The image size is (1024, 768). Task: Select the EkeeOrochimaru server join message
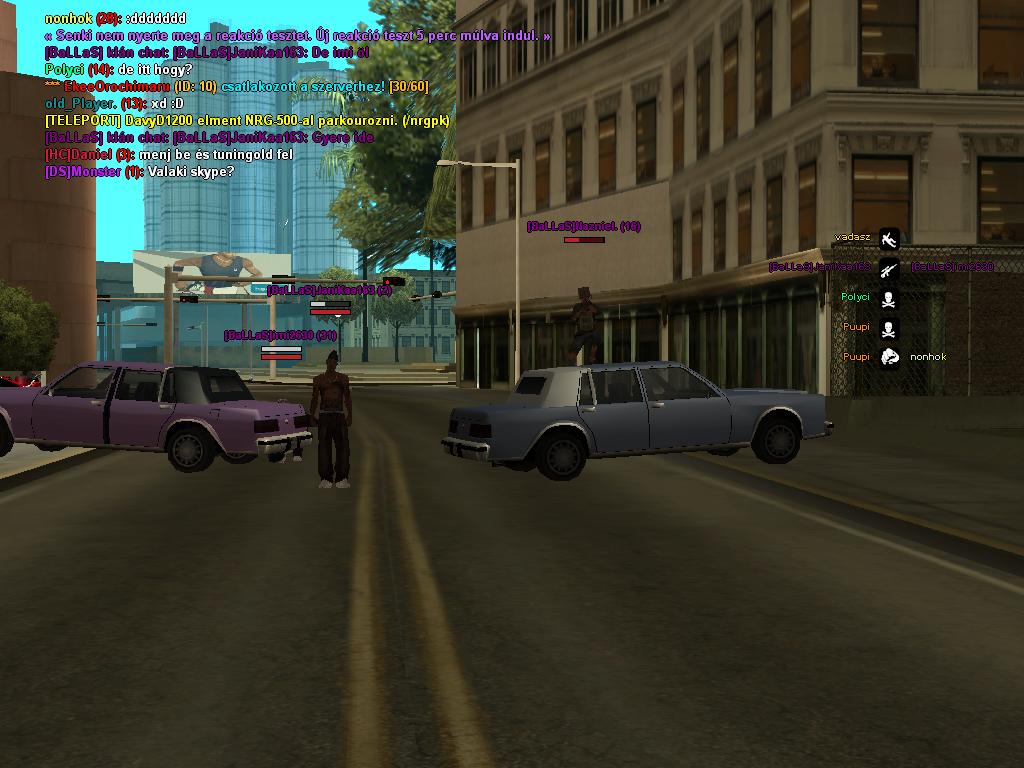click(x=236, y=86)
